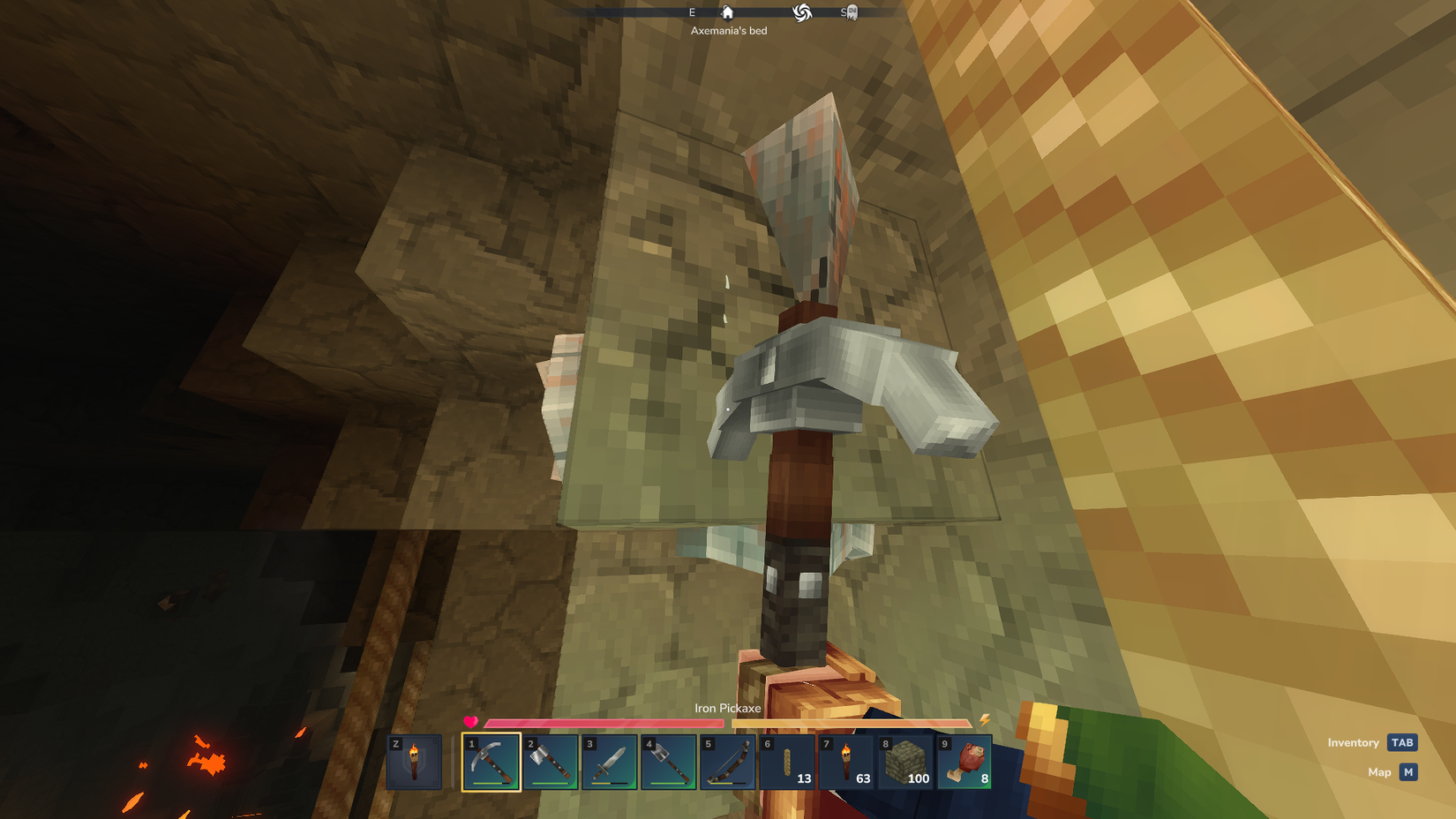Open the Map via the M button
The width and height of the screenshot is (1456, 819).
[1407, 771]
